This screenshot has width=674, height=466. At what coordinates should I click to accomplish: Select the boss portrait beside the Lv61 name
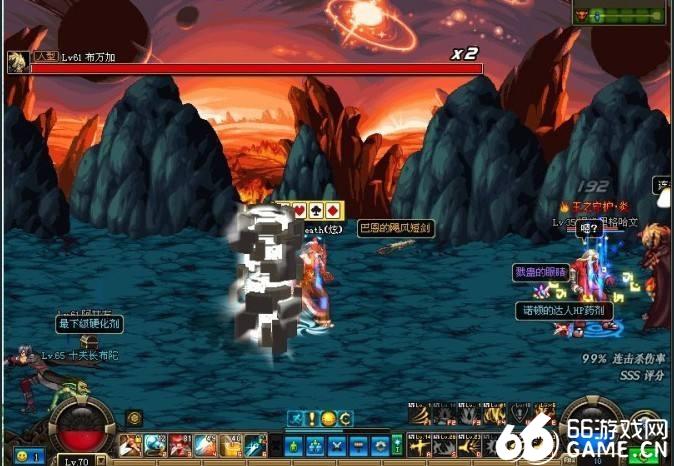tap(17, 62)
